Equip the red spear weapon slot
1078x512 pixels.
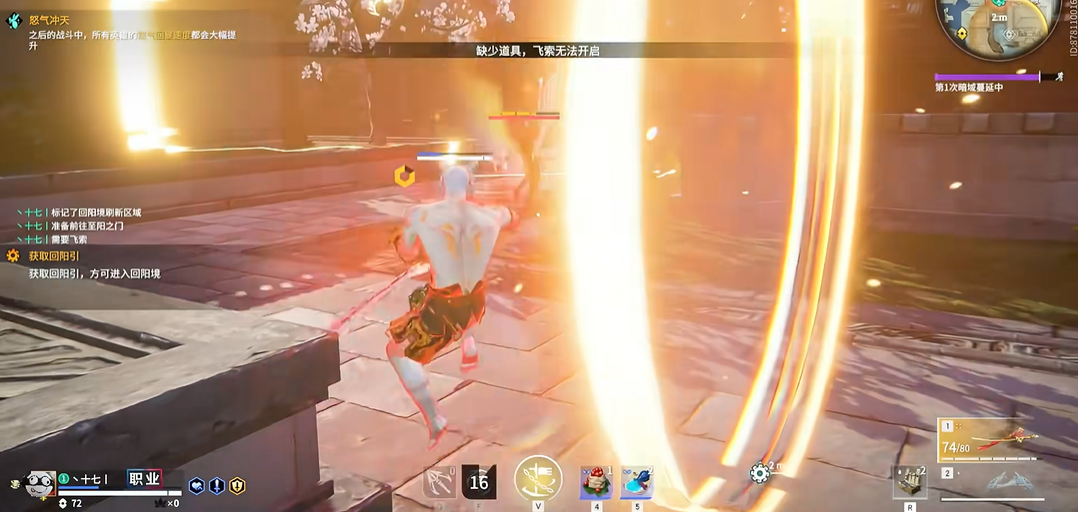coord(1000,438)
